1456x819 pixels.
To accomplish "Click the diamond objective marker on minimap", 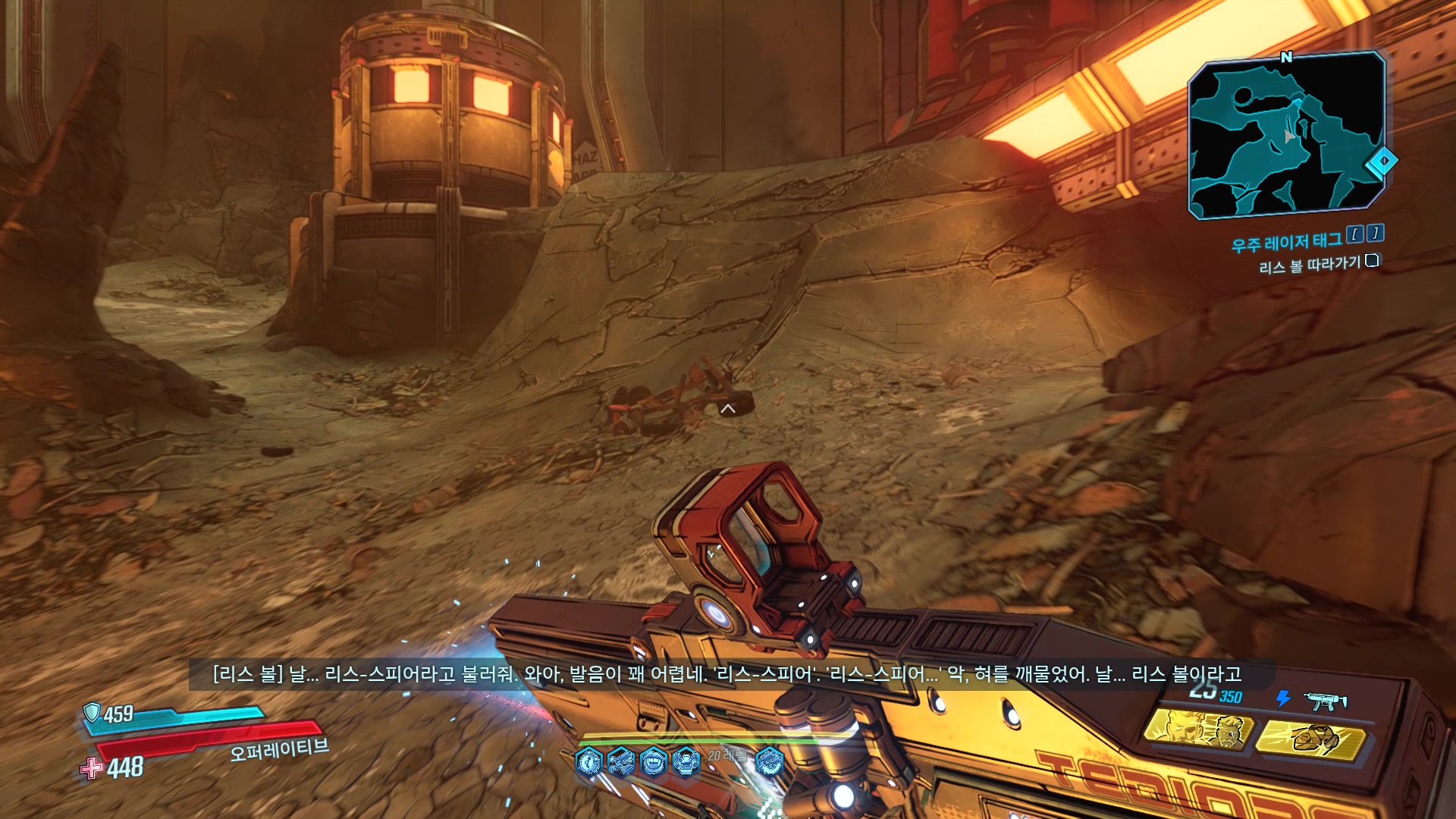I will tap(1382, 161).
